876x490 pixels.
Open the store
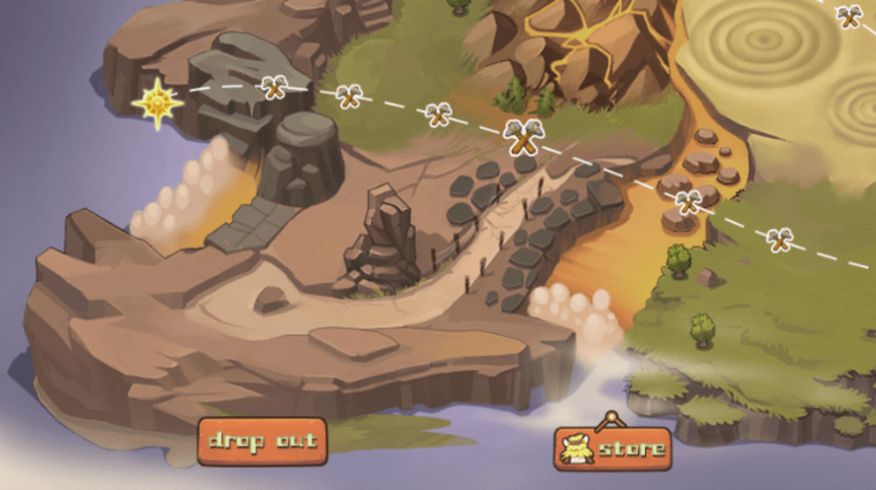point(613,449)
